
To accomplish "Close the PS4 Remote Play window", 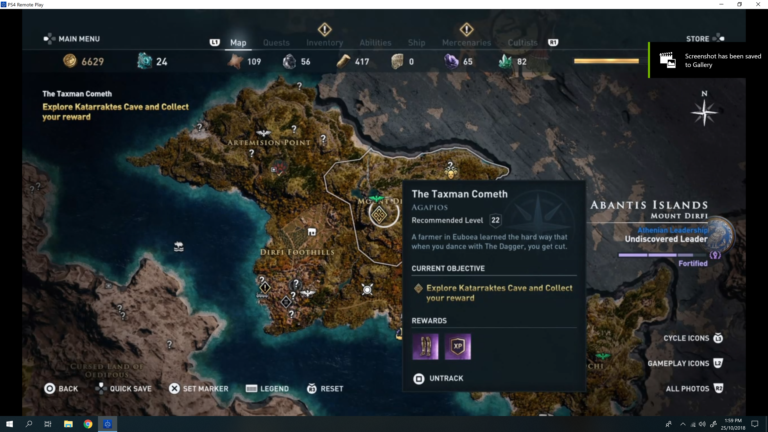I will click(758, 4).
